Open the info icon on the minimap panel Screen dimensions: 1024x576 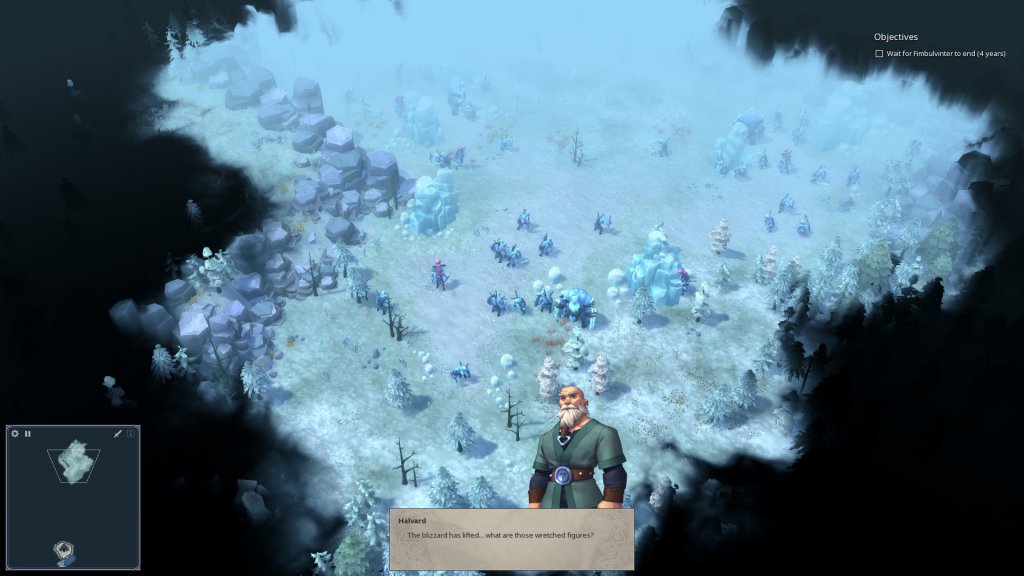coord(130,434)
